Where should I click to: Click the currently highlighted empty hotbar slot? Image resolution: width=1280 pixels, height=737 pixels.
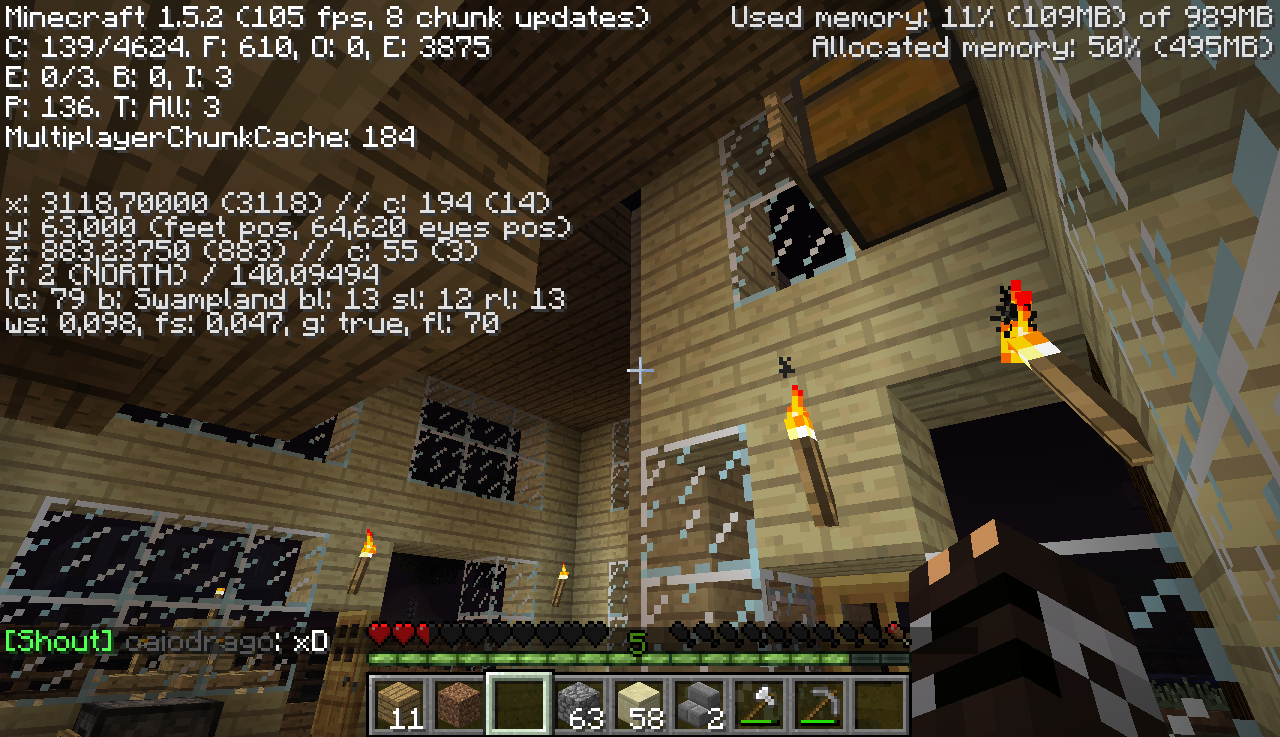coord(518,703)
